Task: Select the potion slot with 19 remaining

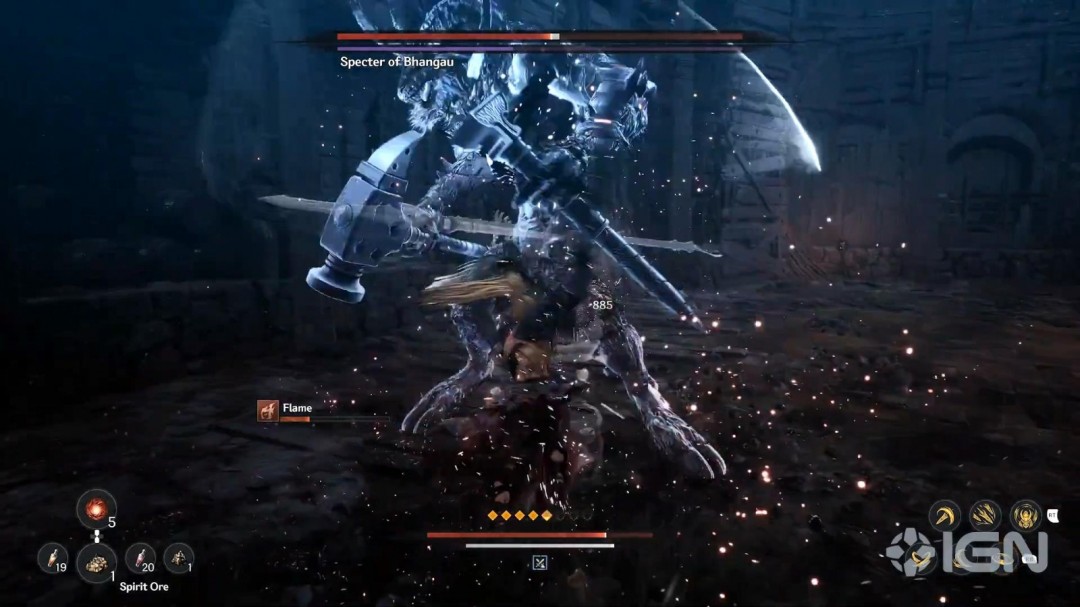Action: pyautogui.click(x=52, y=558)
